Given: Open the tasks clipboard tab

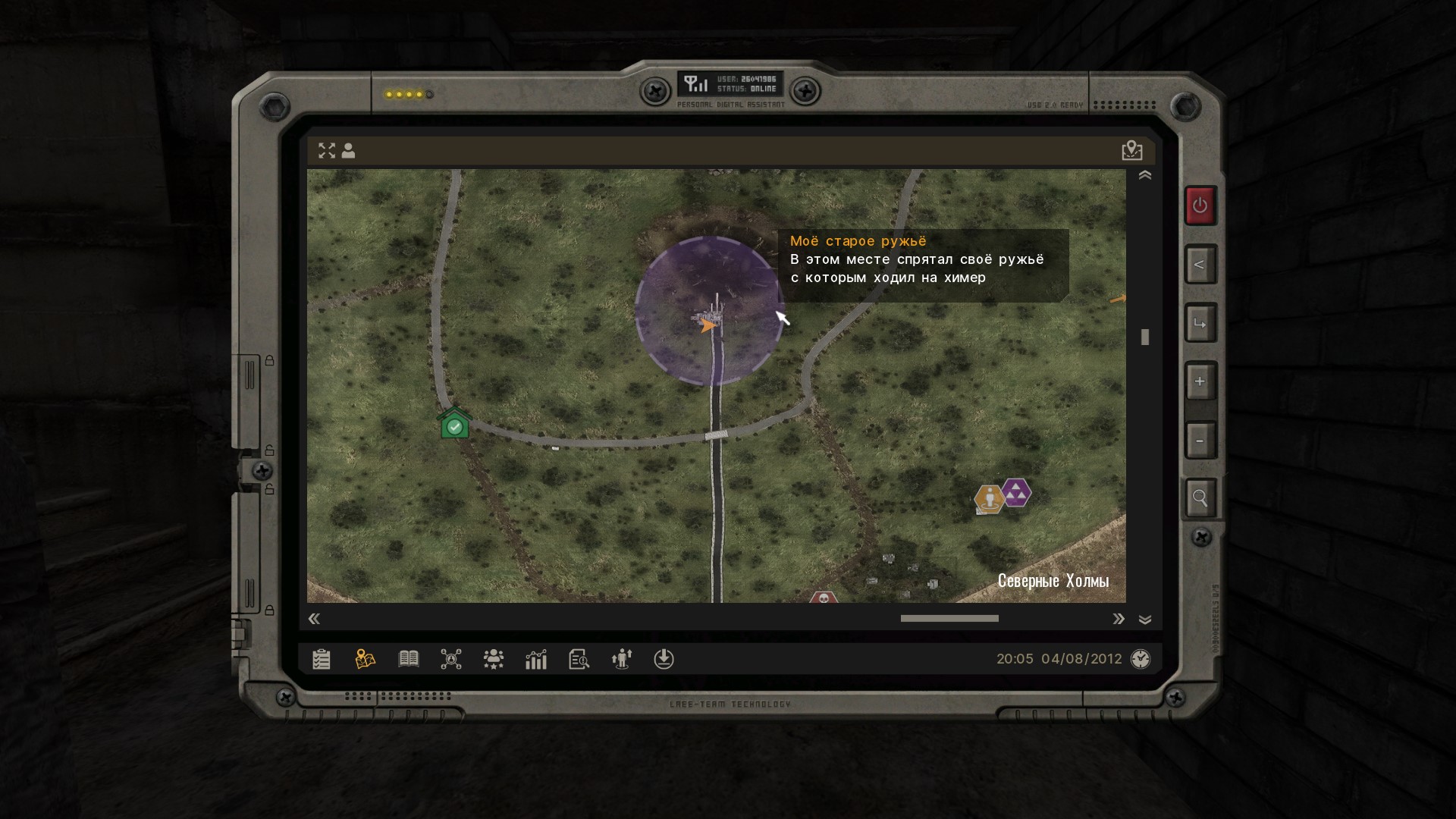Looking at the screenshot, I should coord(322,659).
